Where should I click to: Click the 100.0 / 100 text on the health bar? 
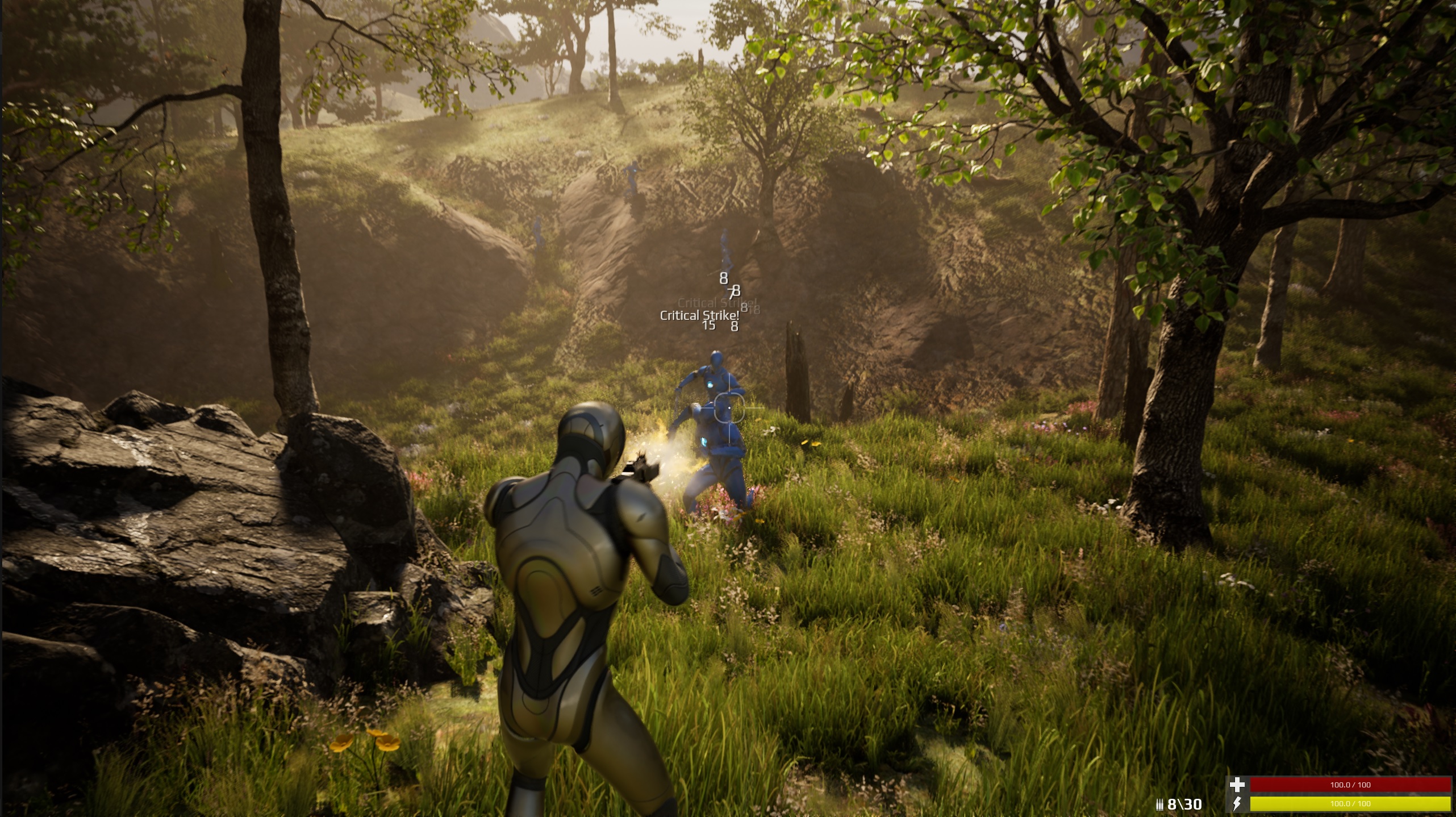(x=1351, y=786)
